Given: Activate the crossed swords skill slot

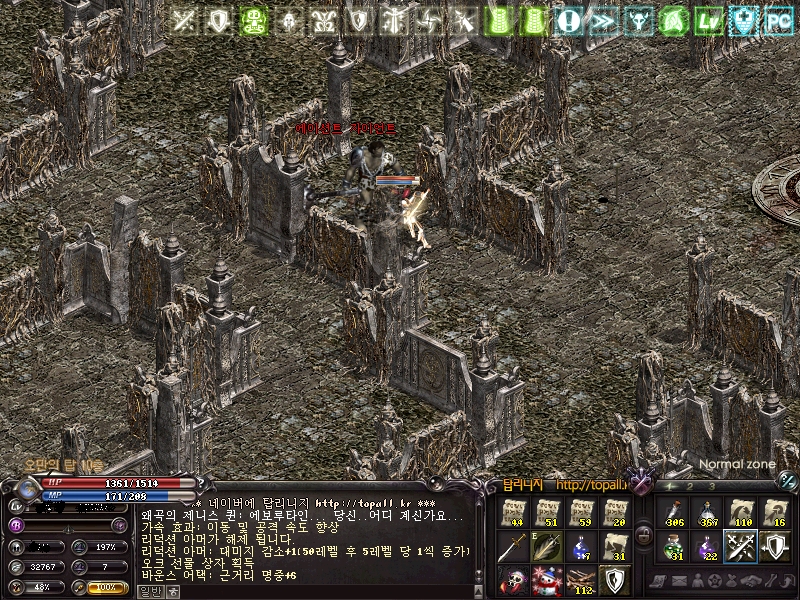Looking at the screenshot, I should click(x=741, y=547).
